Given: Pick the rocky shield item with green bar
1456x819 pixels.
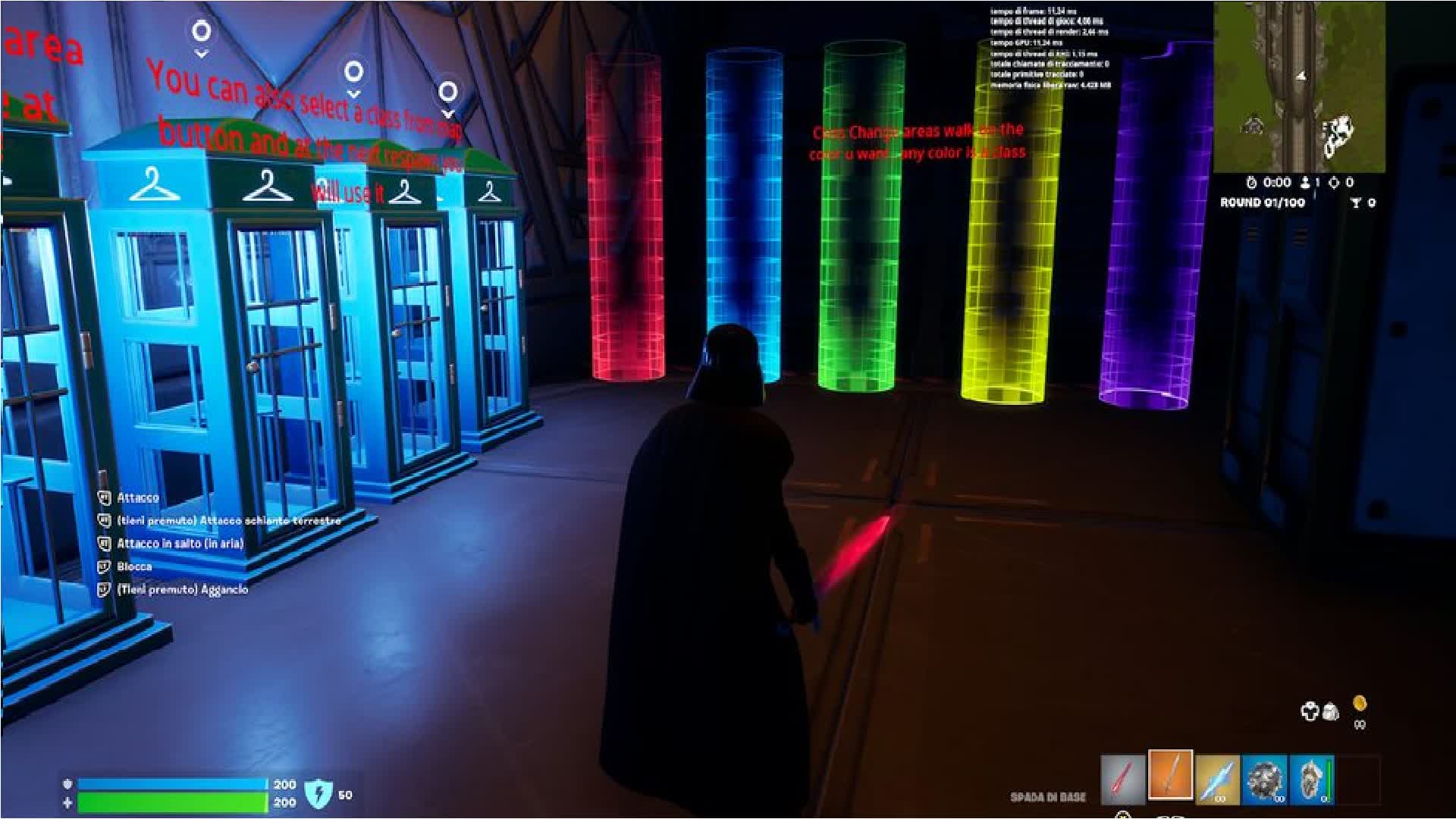Looking at the screenshot, I should [x=1311, y=779].
